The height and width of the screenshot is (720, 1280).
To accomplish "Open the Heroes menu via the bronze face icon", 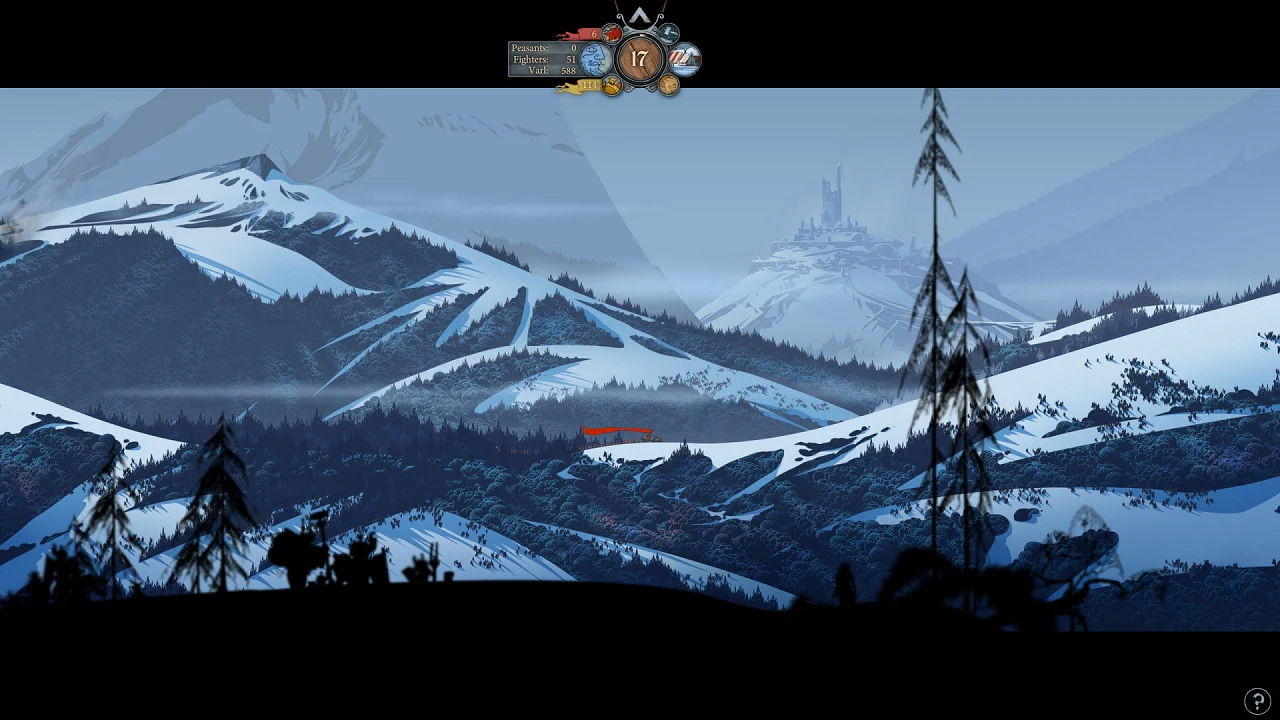I will tap(667, 84).
